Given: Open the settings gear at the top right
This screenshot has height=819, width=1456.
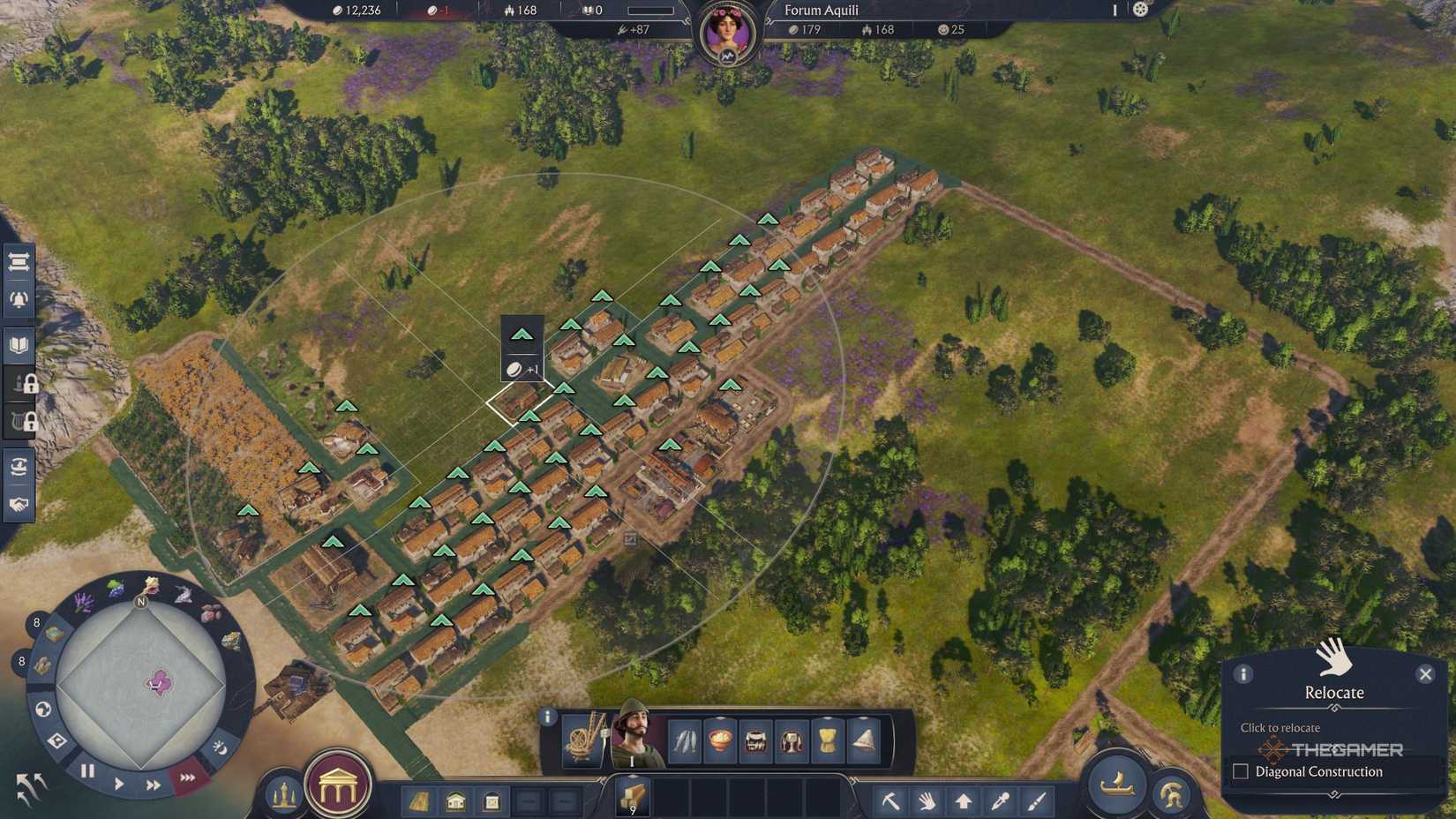Looking at the screenshot, I should 1142,9.
